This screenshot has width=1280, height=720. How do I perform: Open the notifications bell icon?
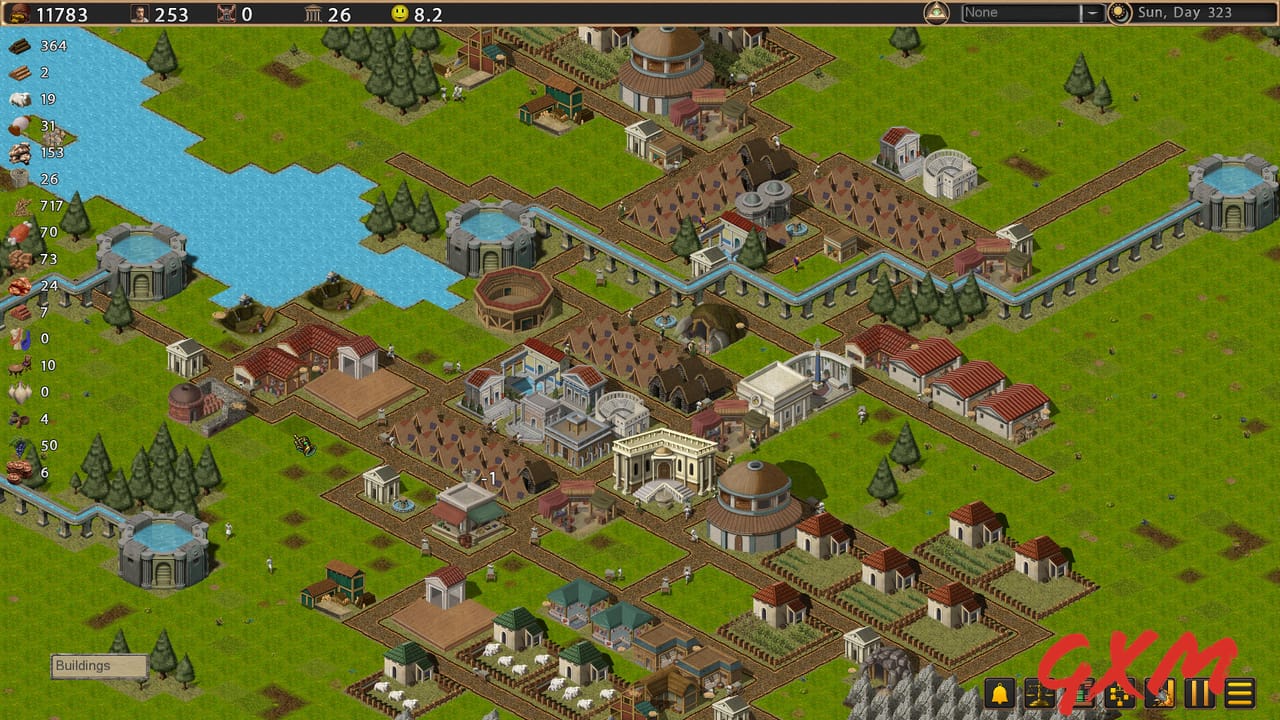(999, 695)
